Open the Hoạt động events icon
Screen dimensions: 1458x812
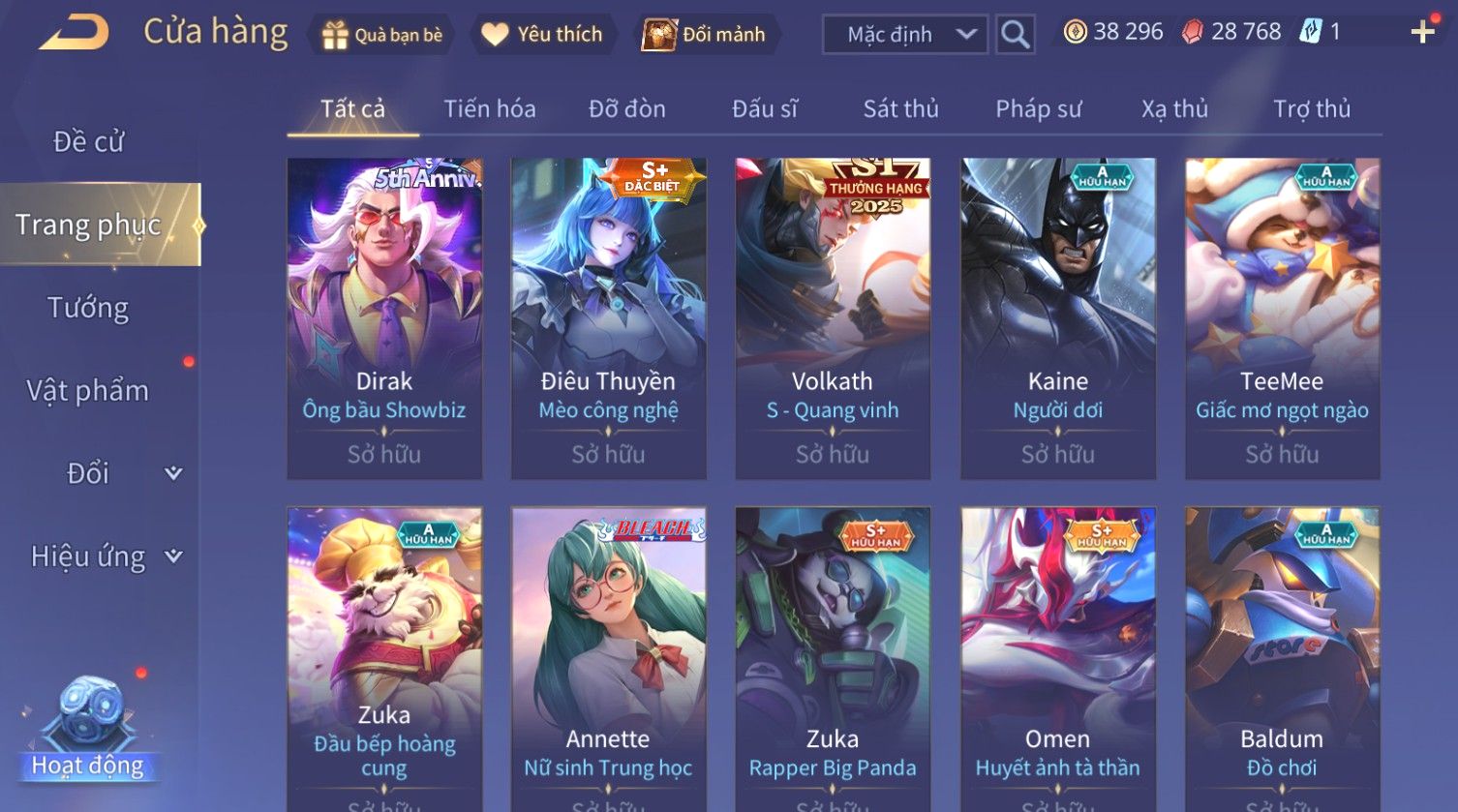coord(88,726)
